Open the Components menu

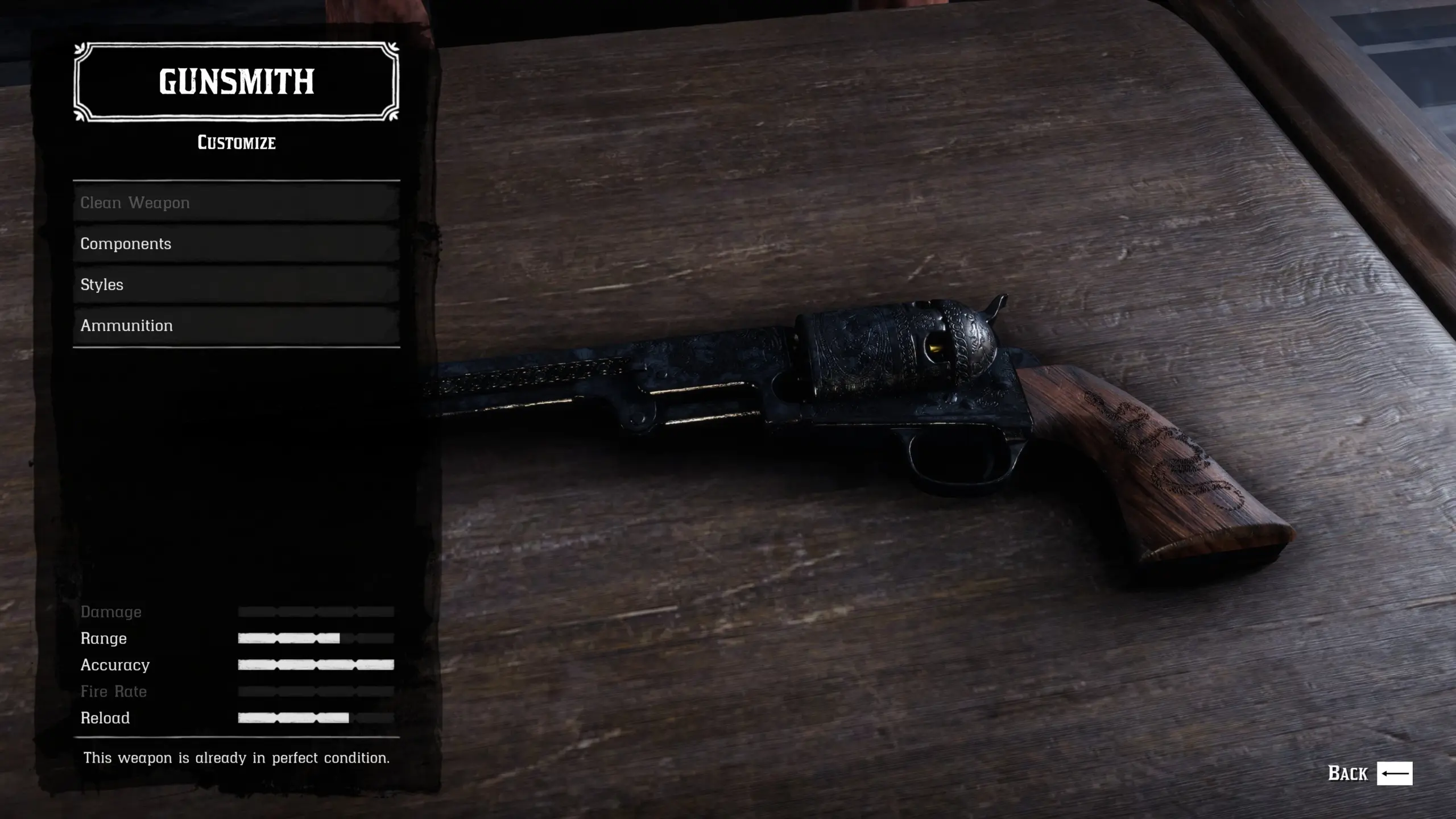click(236, 243)
